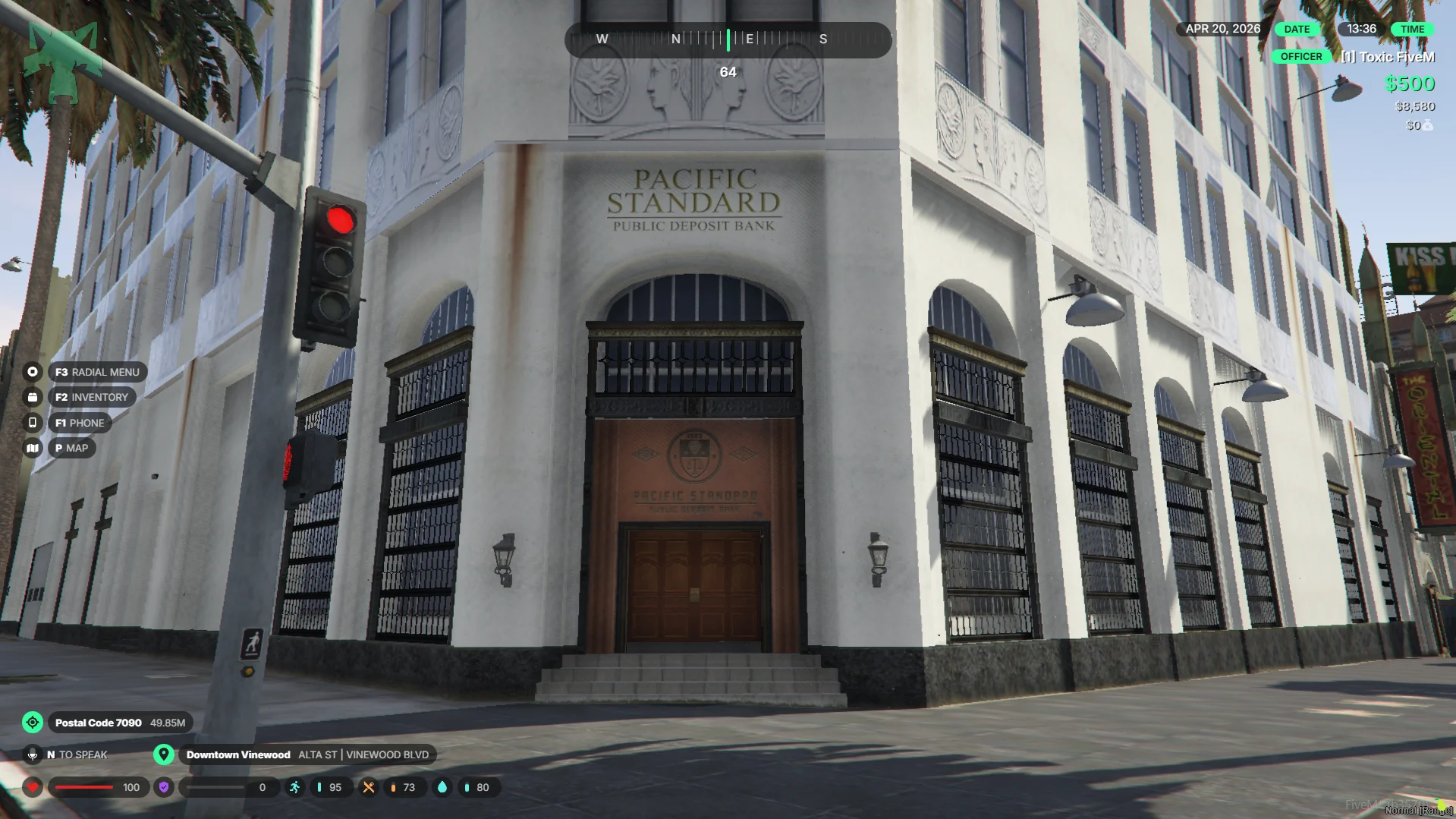Open the inventory icon
The width and height of the screenshot is (1456, 819).
(x=33, y=397)
